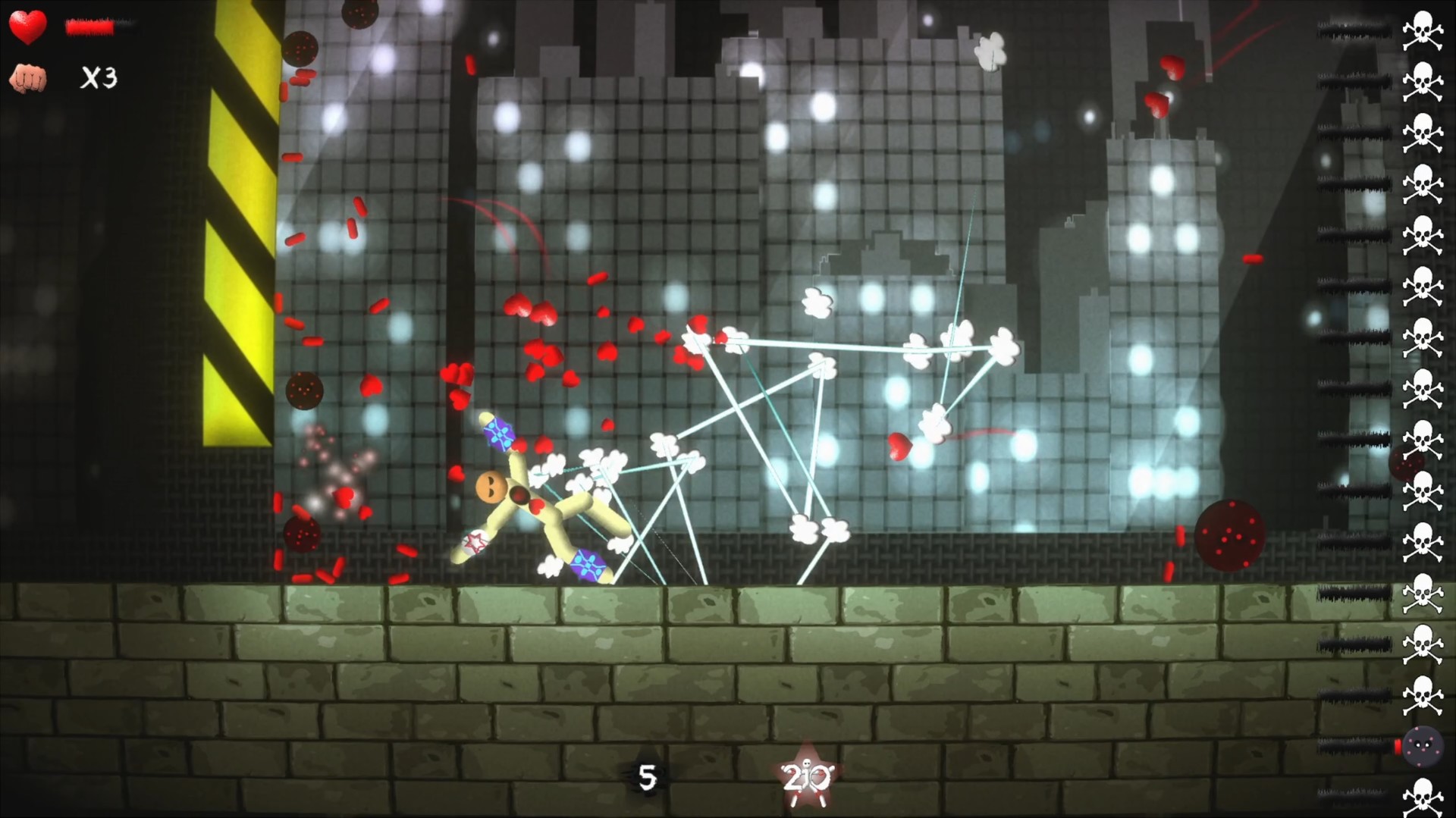Viewport: 1456px width, 818px height.
Task: Select the yellow hazard-striped pillar
Action: pos(237,227)
